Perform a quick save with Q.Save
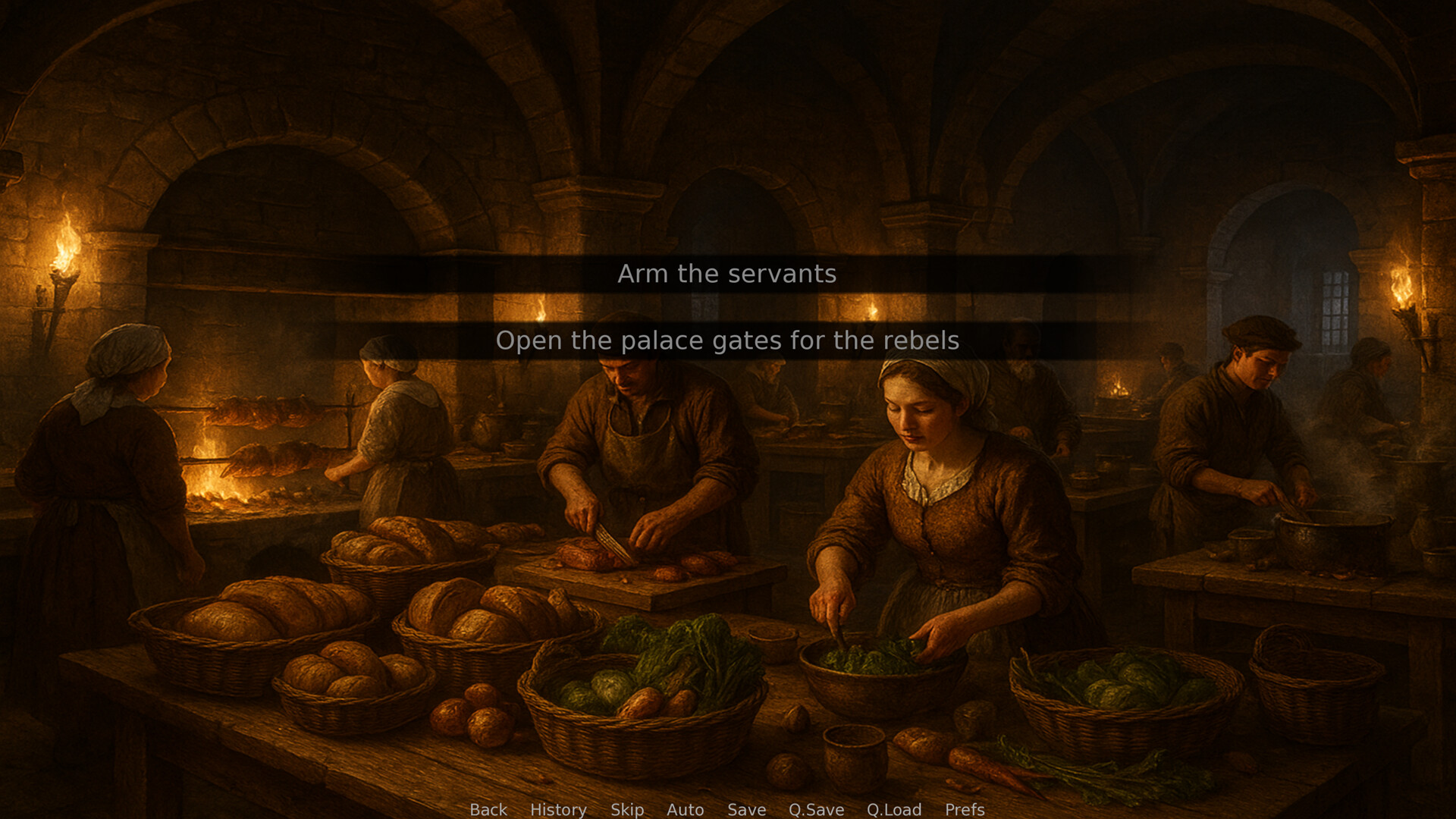The width and height of the screenshot is (1456, 819). tap(816, 810)
